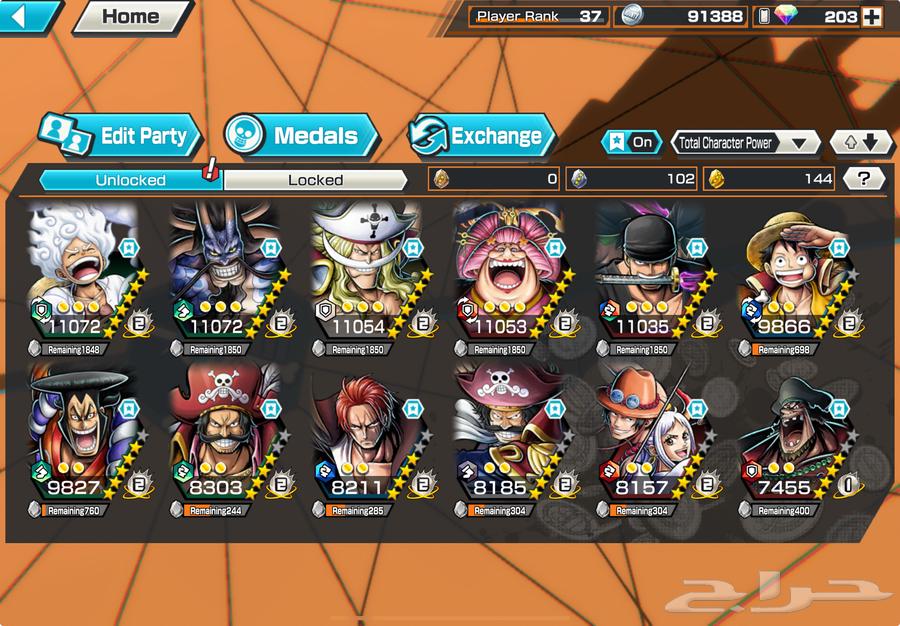Open the question mark help button
This screenshot has height=626, width=900.
[864, 179]
